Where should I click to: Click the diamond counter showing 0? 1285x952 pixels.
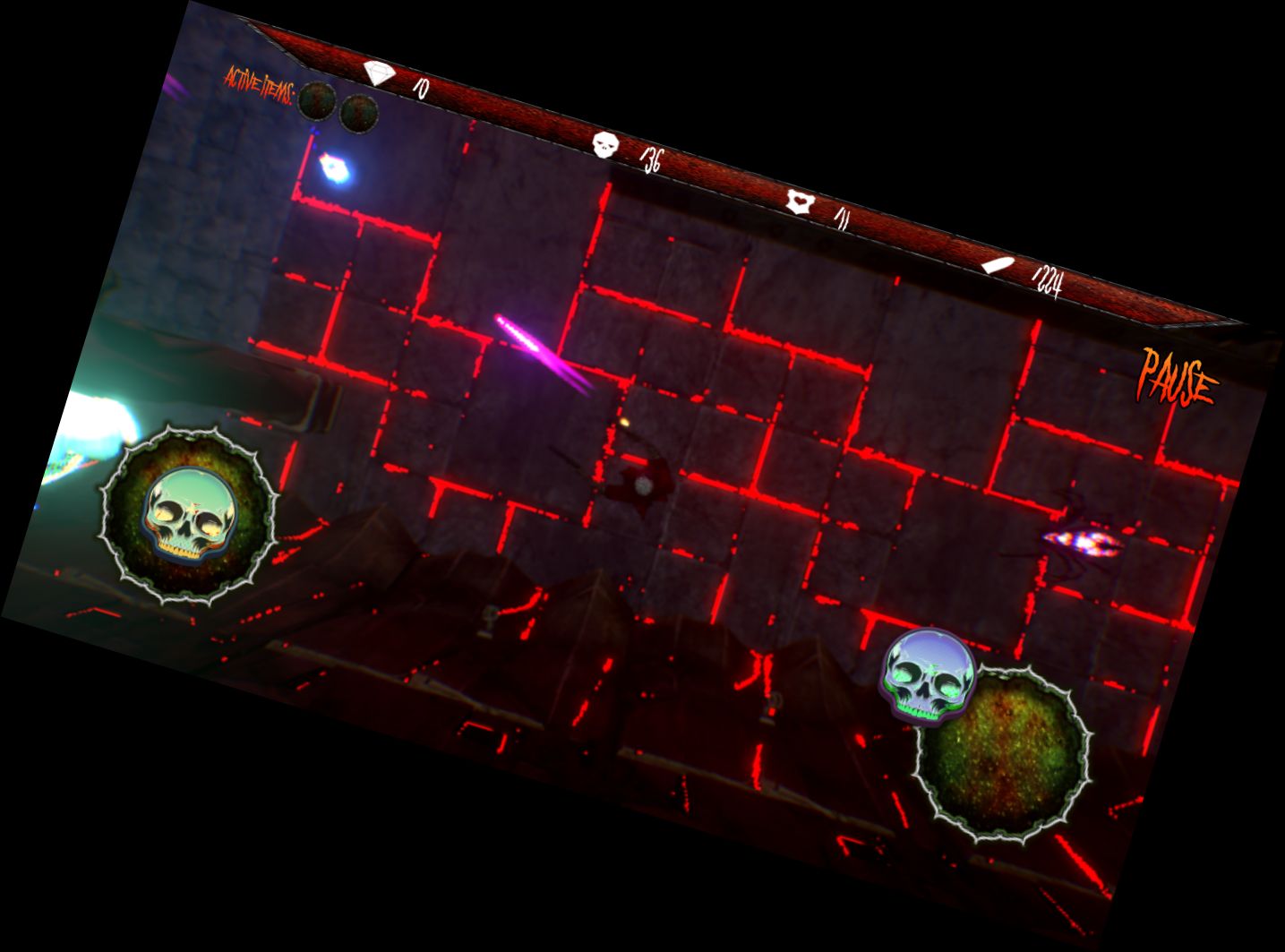(420, 88)
